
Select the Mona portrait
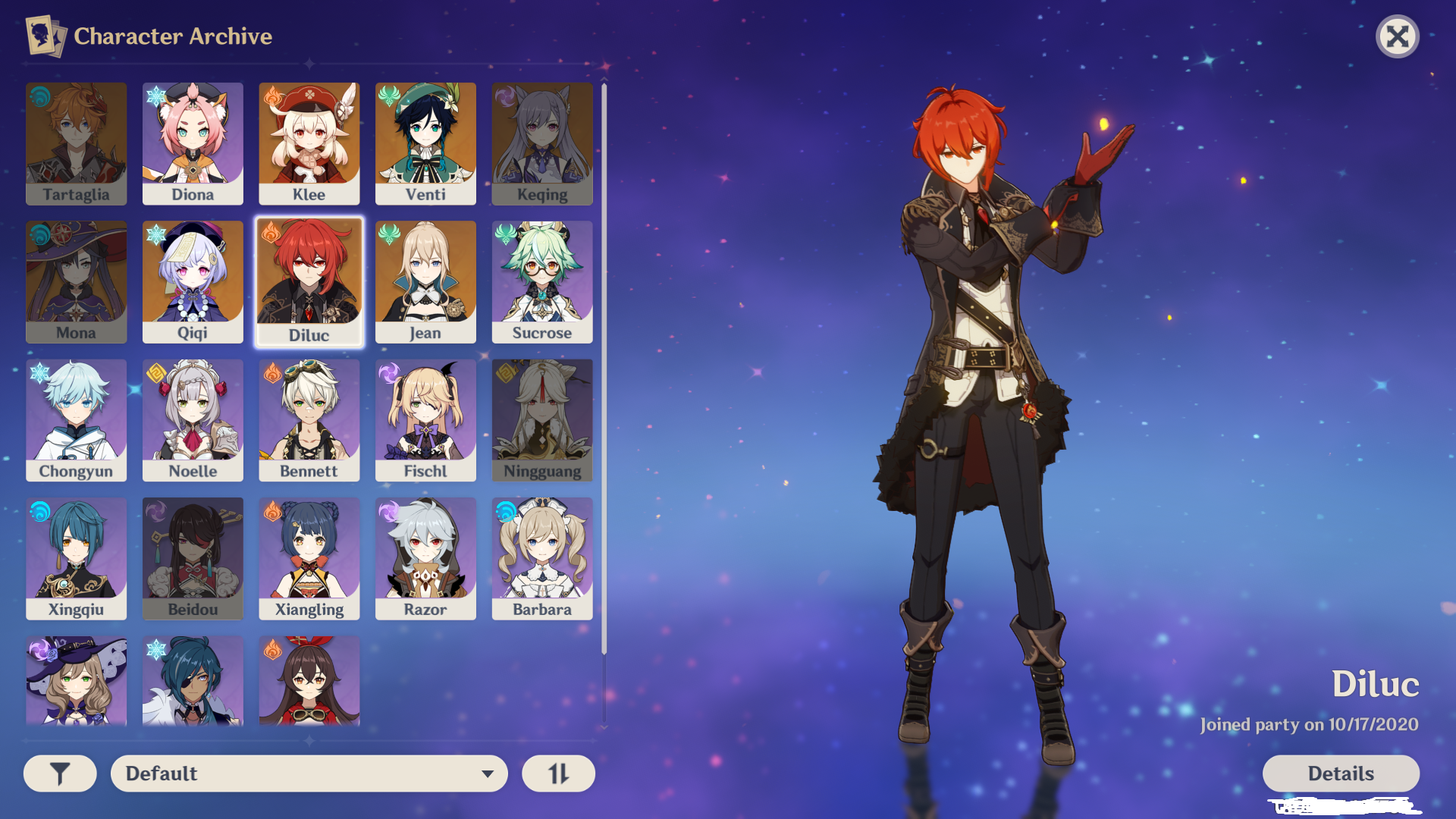tap(76, 282)
